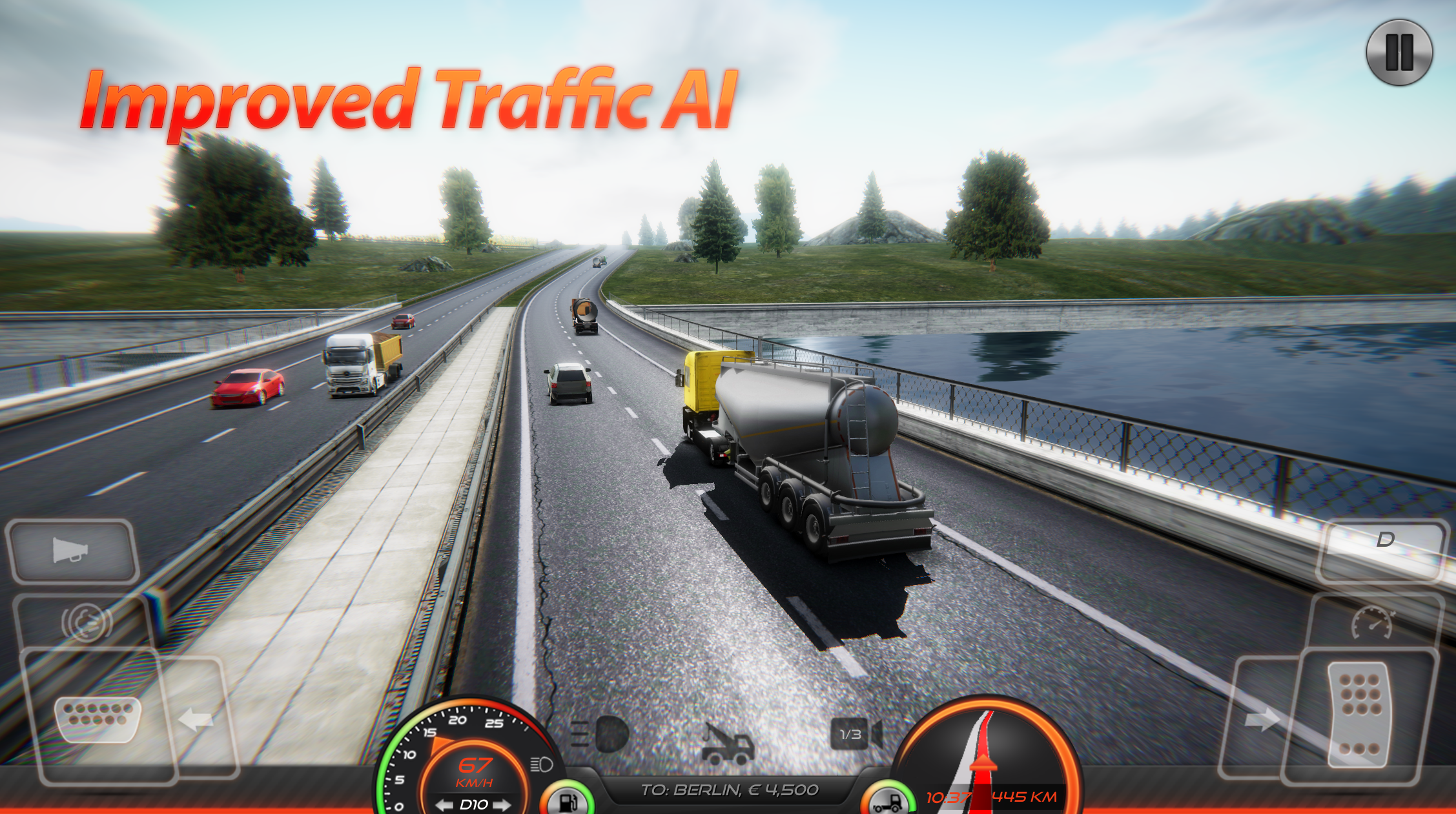This screenshot has width=1456, height=814.
Task: Enable the left turn signal
Action: tap(195, 718)
